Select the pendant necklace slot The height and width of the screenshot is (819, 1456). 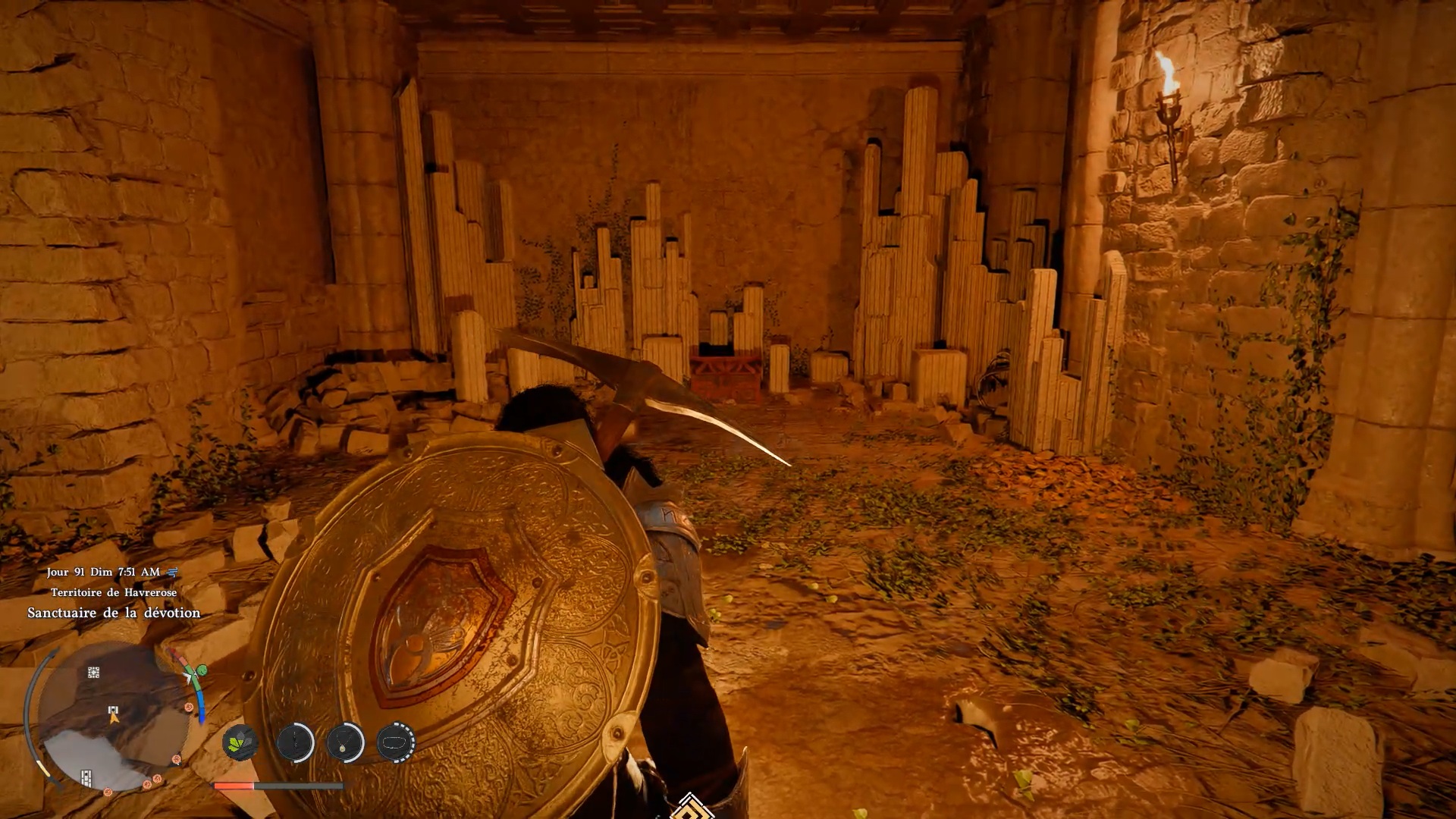pyautogui.click(x=345, y=742)
